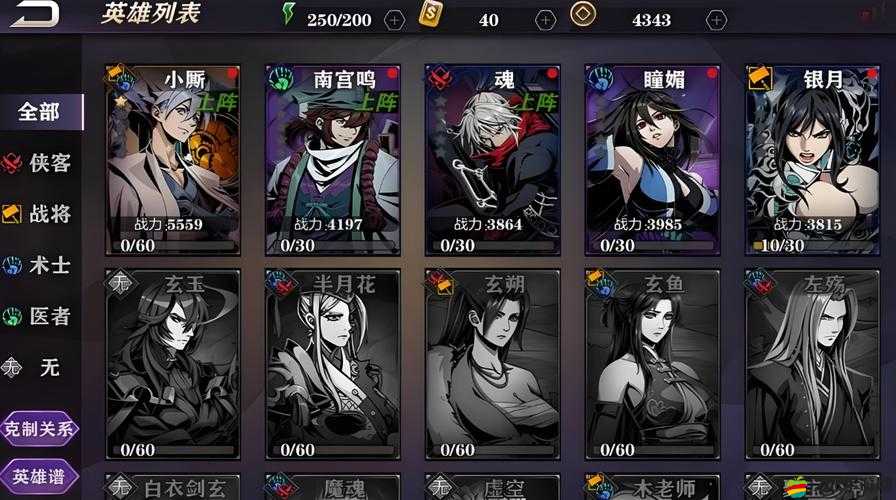The width and height of the screenshot is (896, 500).
Task: Open the locked 半月花 hero card
Action: tap(333, 365)
